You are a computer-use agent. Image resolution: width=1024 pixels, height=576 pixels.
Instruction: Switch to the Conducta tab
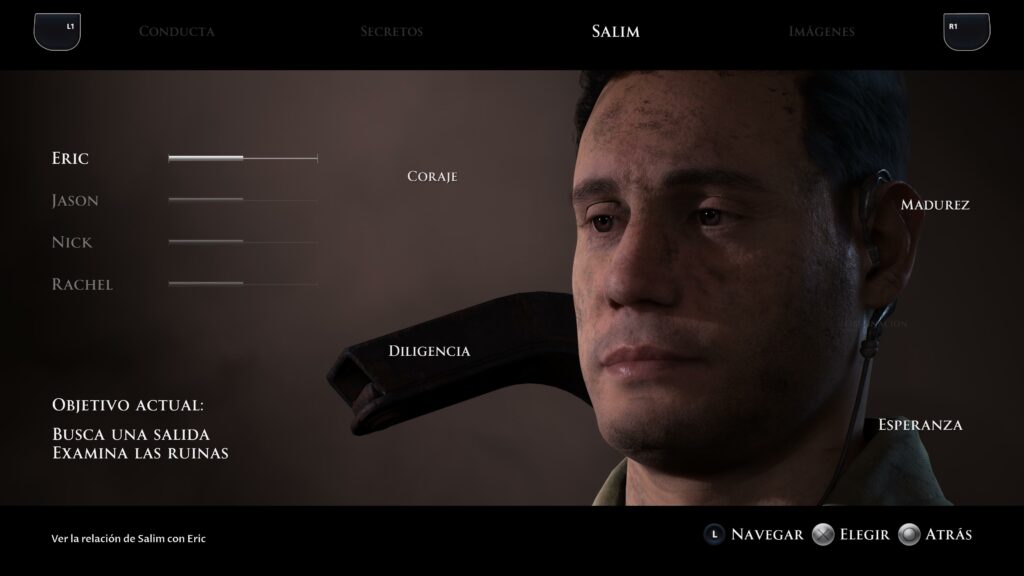tap(176, 31)
